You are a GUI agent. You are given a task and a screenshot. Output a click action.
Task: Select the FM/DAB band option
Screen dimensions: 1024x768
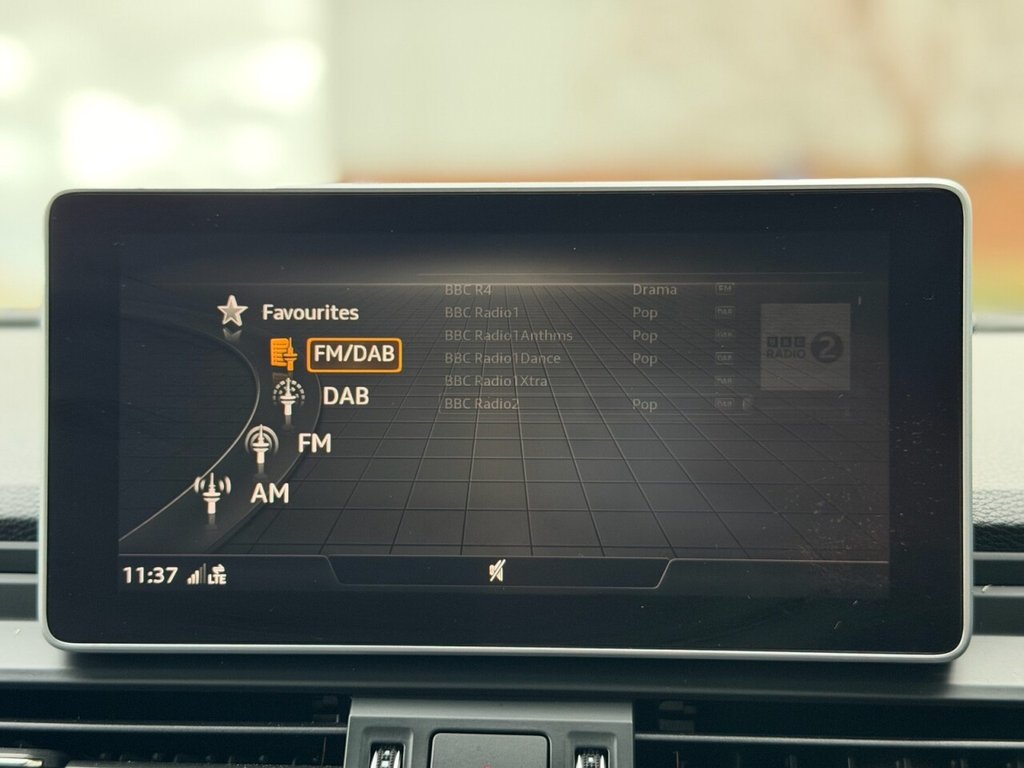tap(354, 354)
